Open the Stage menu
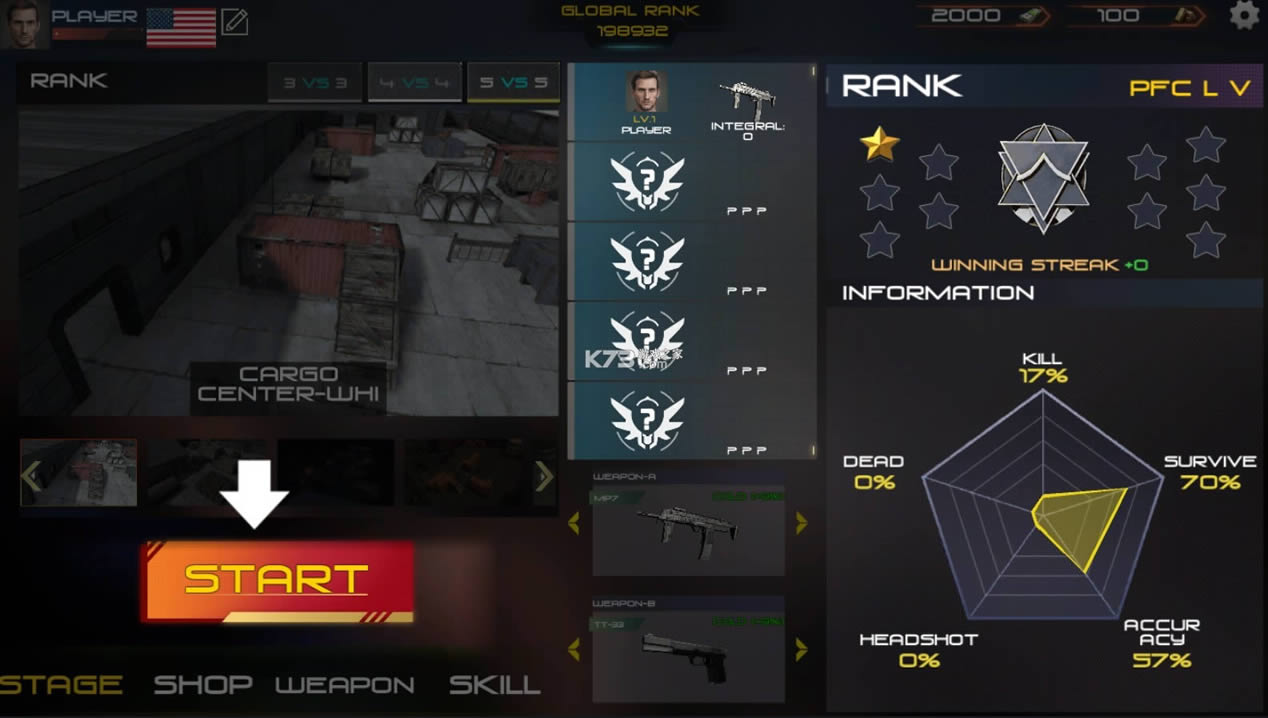The height and width of the screenshot is (718, 1268). tap(62, 685)
